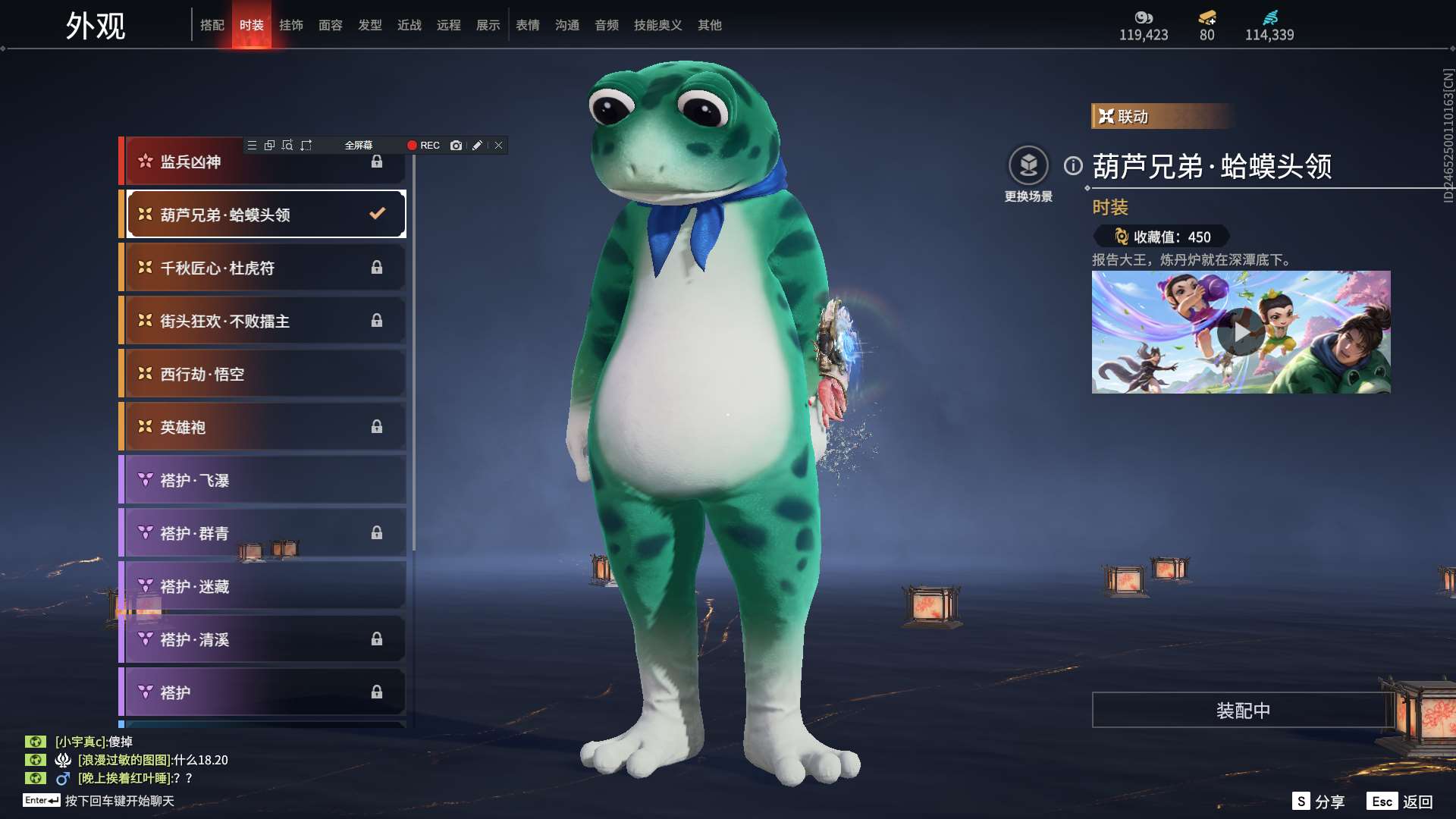Open the 挂饰 accessories tab
Screen dimensions: 1456x819
(291, 25)
